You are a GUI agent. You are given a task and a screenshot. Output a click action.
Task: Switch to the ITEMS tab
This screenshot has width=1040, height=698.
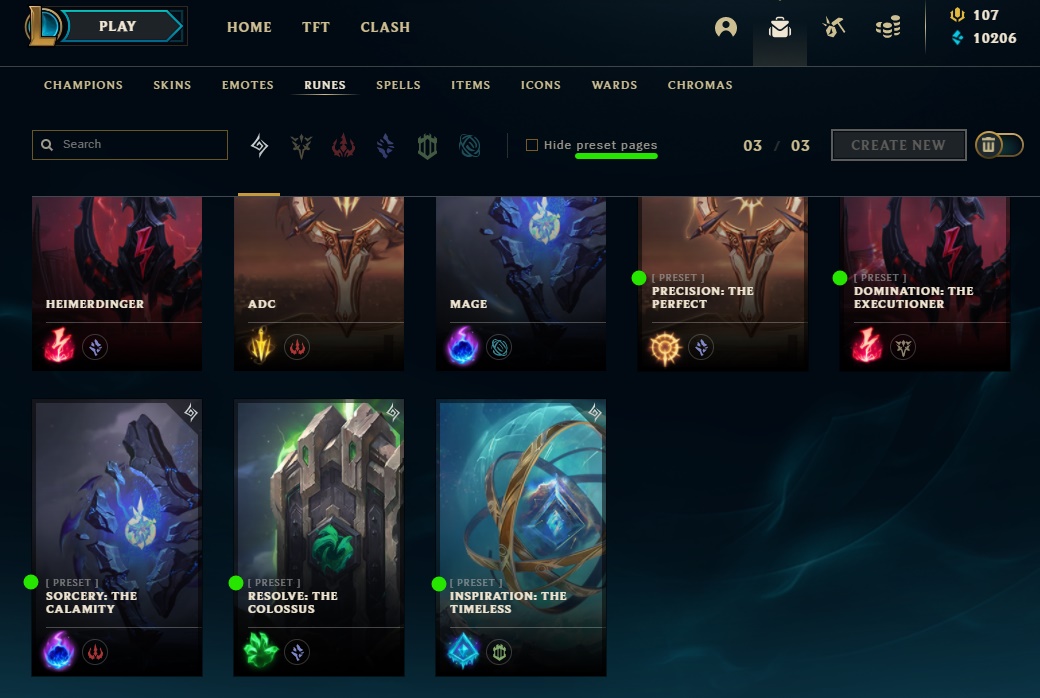[470, 85]
